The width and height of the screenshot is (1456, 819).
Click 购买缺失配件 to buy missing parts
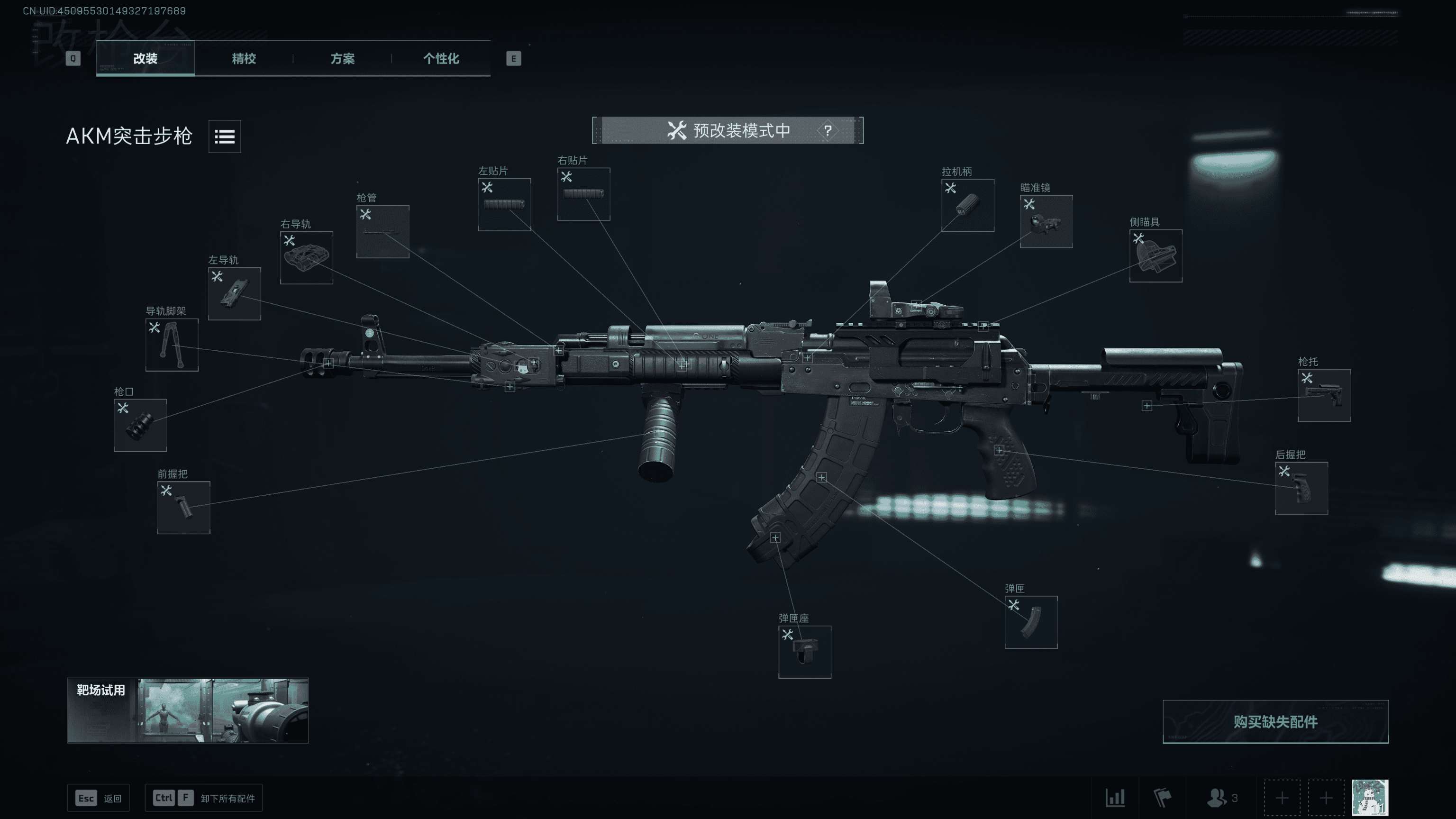point(1275,722)
